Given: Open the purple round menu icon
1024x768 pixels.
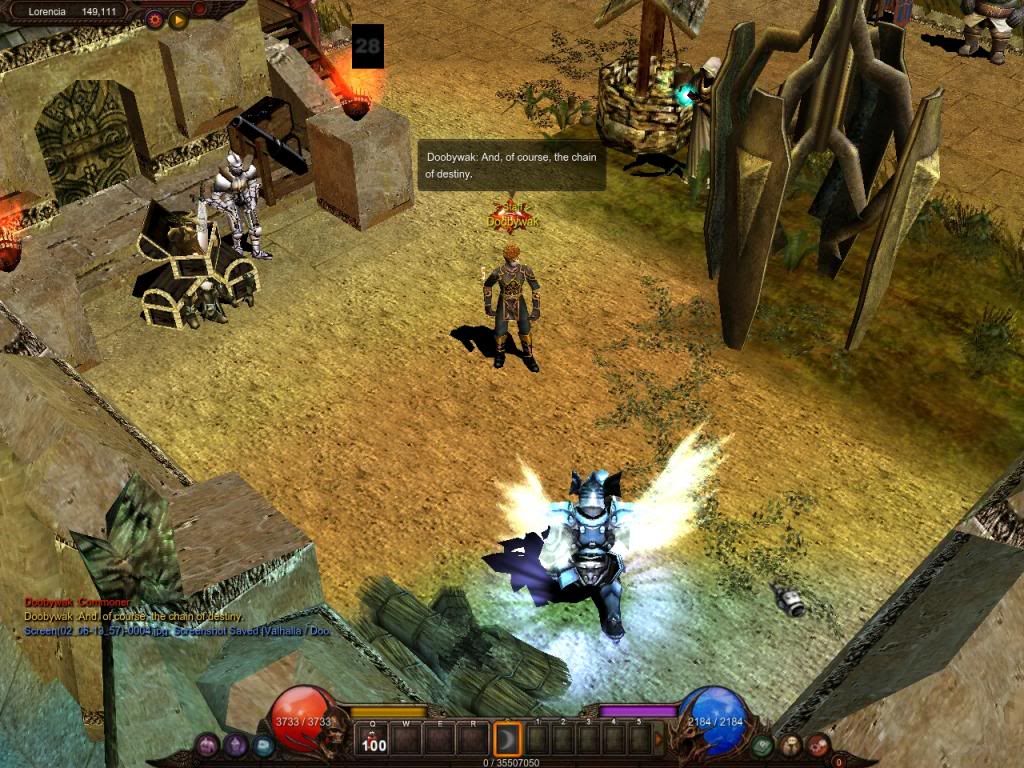Looking at the screenshot, I should tap(236, 745).
